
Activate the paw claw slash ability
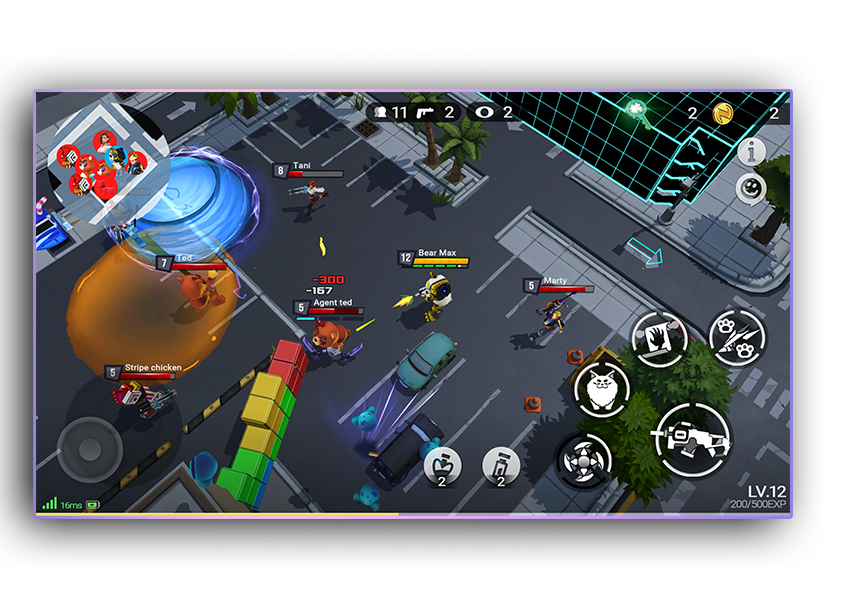(x=738, y=338)
